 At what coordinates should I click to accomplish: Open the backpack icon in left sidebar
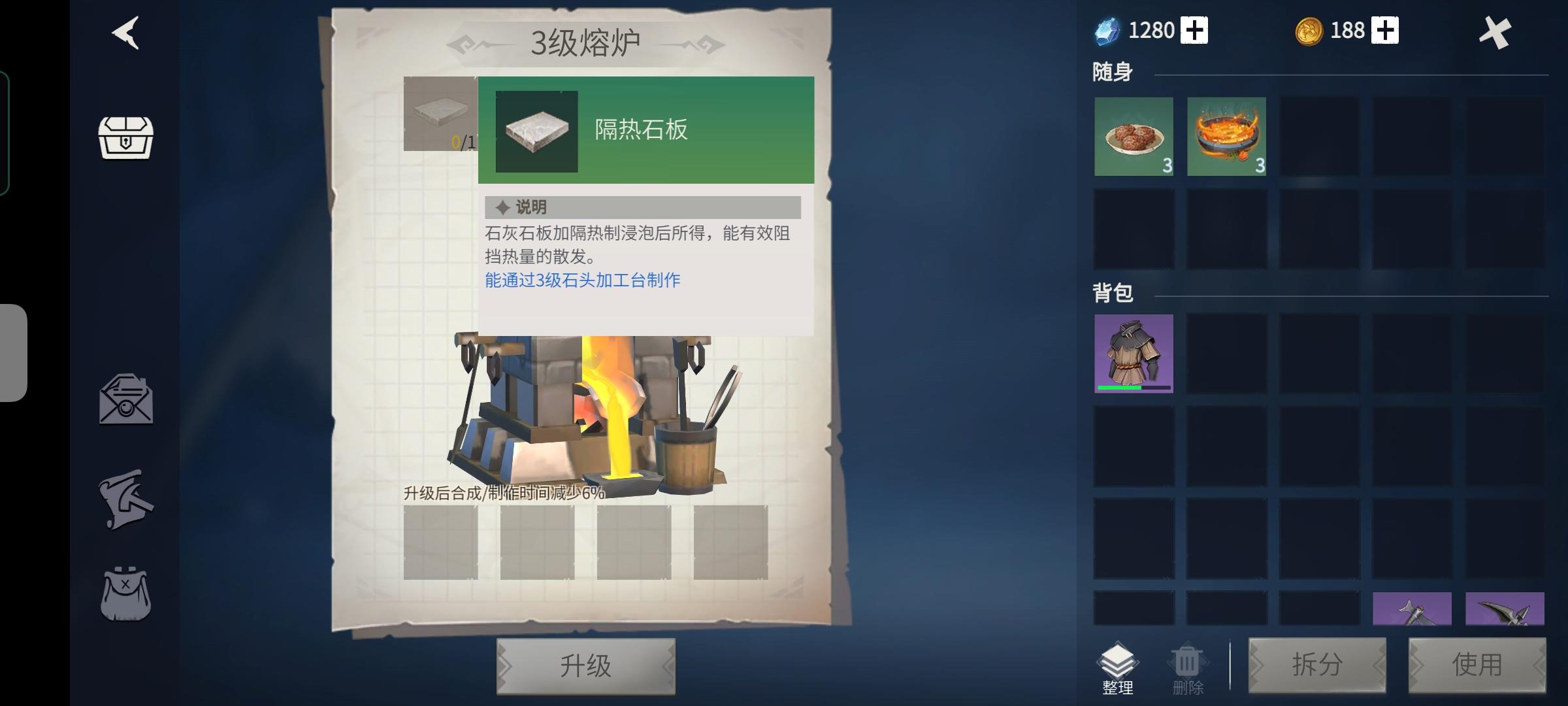pyautogui.click(x=126, y=588)
